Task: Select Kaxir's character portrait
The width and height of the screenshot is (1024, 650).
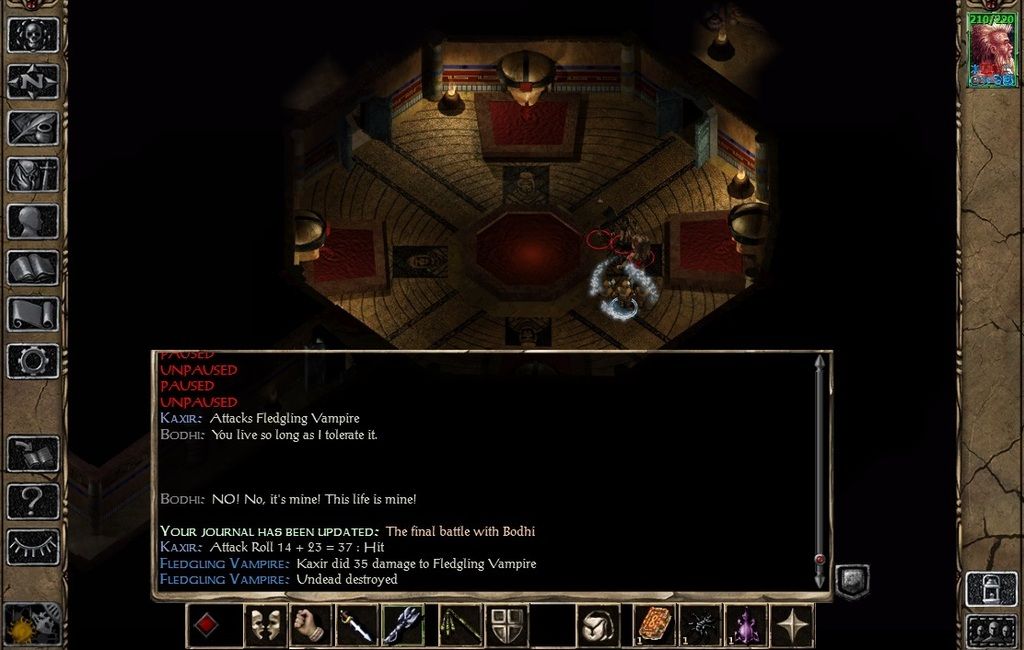Action: 991,50
